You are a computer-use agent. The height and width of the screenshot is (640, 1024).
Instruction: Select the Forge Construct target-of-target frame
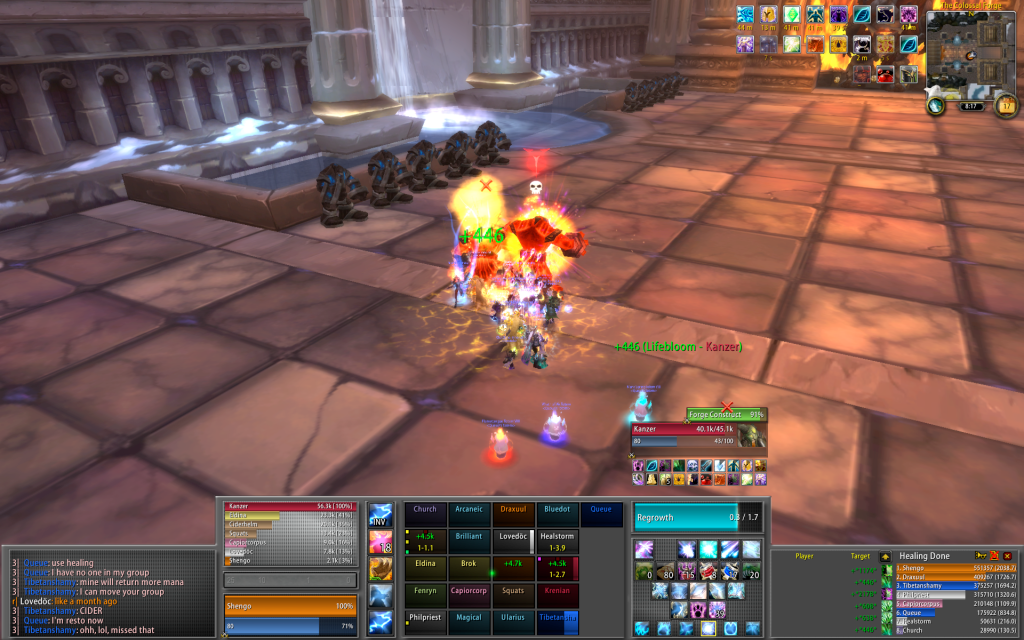point(726,414)
